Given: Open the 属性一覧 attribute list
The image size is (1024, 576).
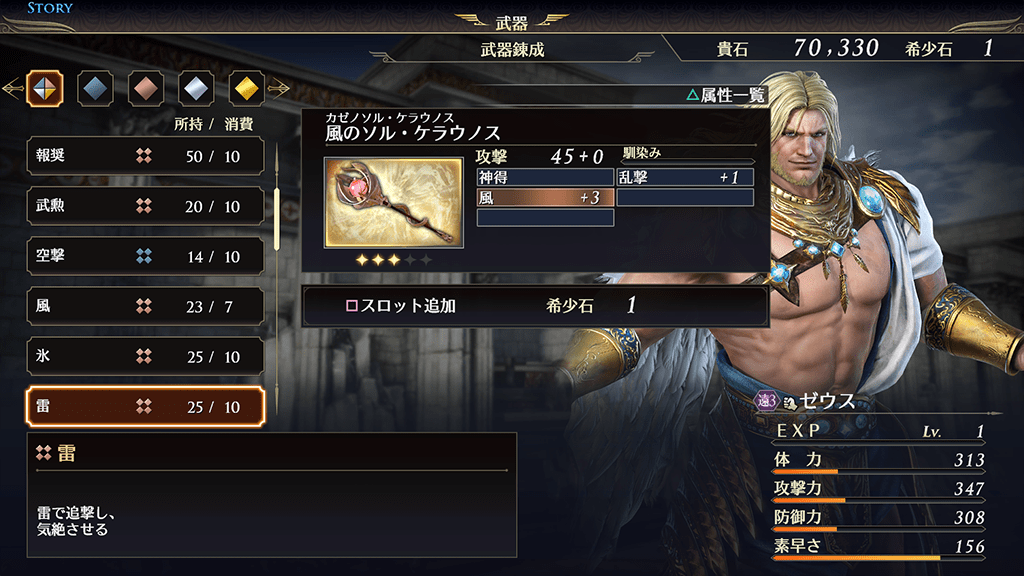Looking at the screenshot, I should [x=725, y=95].
